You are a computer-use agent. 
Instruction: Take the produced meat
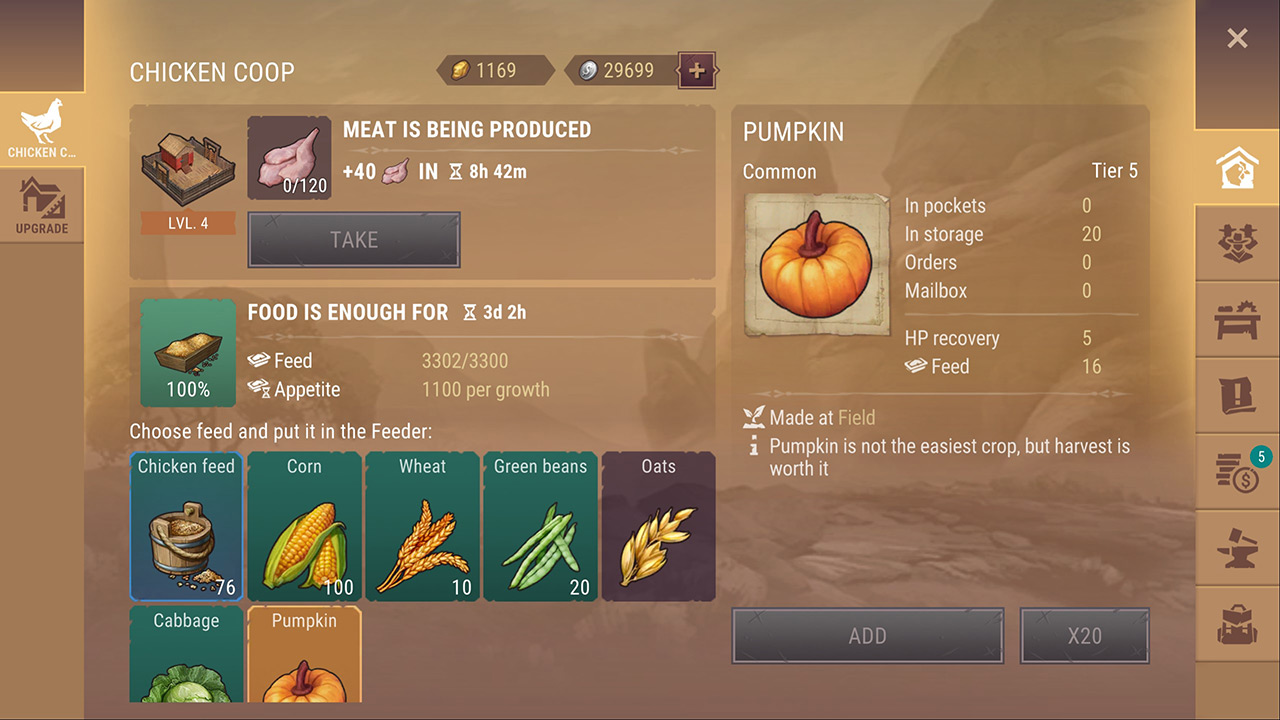pyautogui.click(x=354, y=240)
